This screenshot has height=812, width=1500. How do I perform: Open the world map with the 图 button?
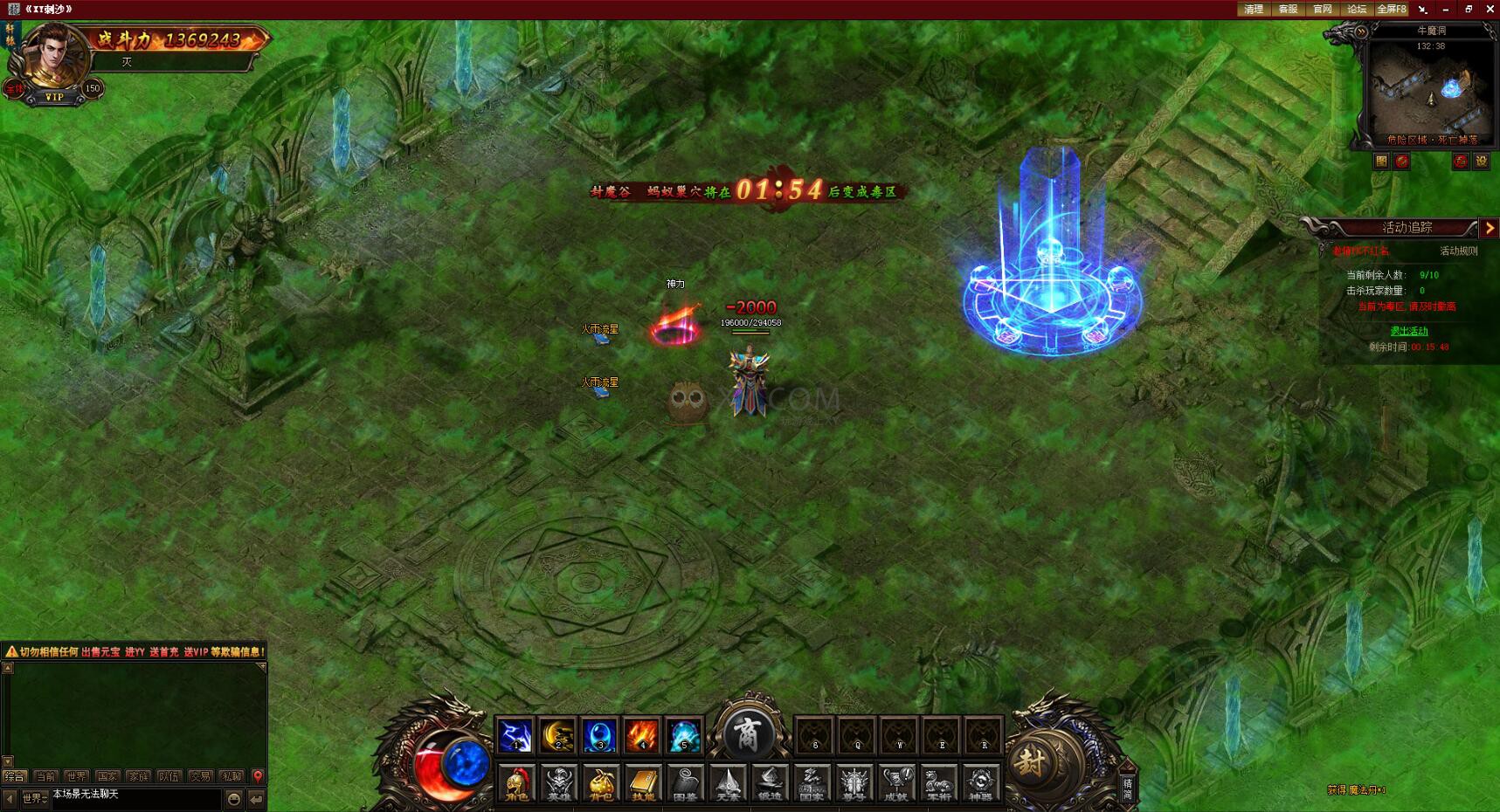(1381, 162)
